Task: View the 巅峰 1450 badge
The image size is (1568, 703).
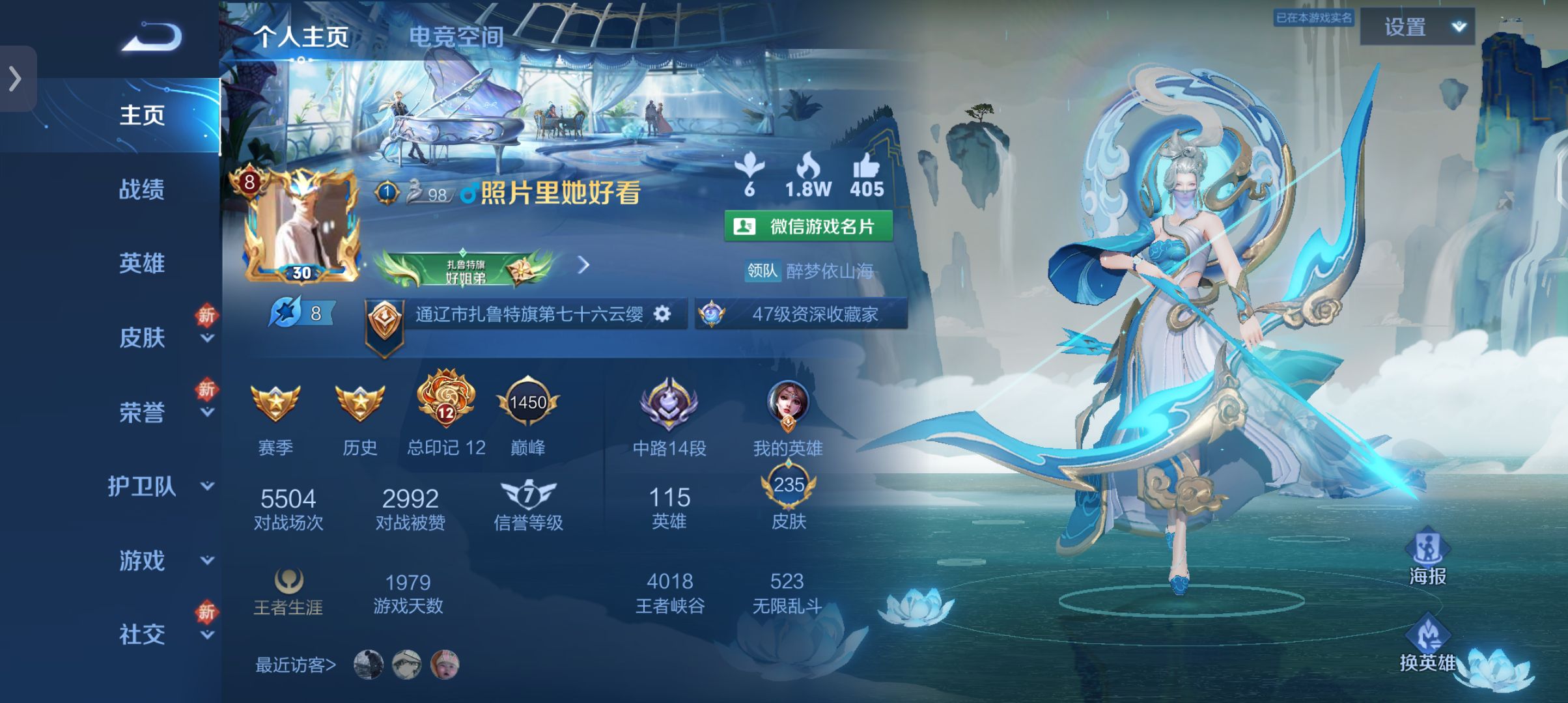Action: click(527, 404)
